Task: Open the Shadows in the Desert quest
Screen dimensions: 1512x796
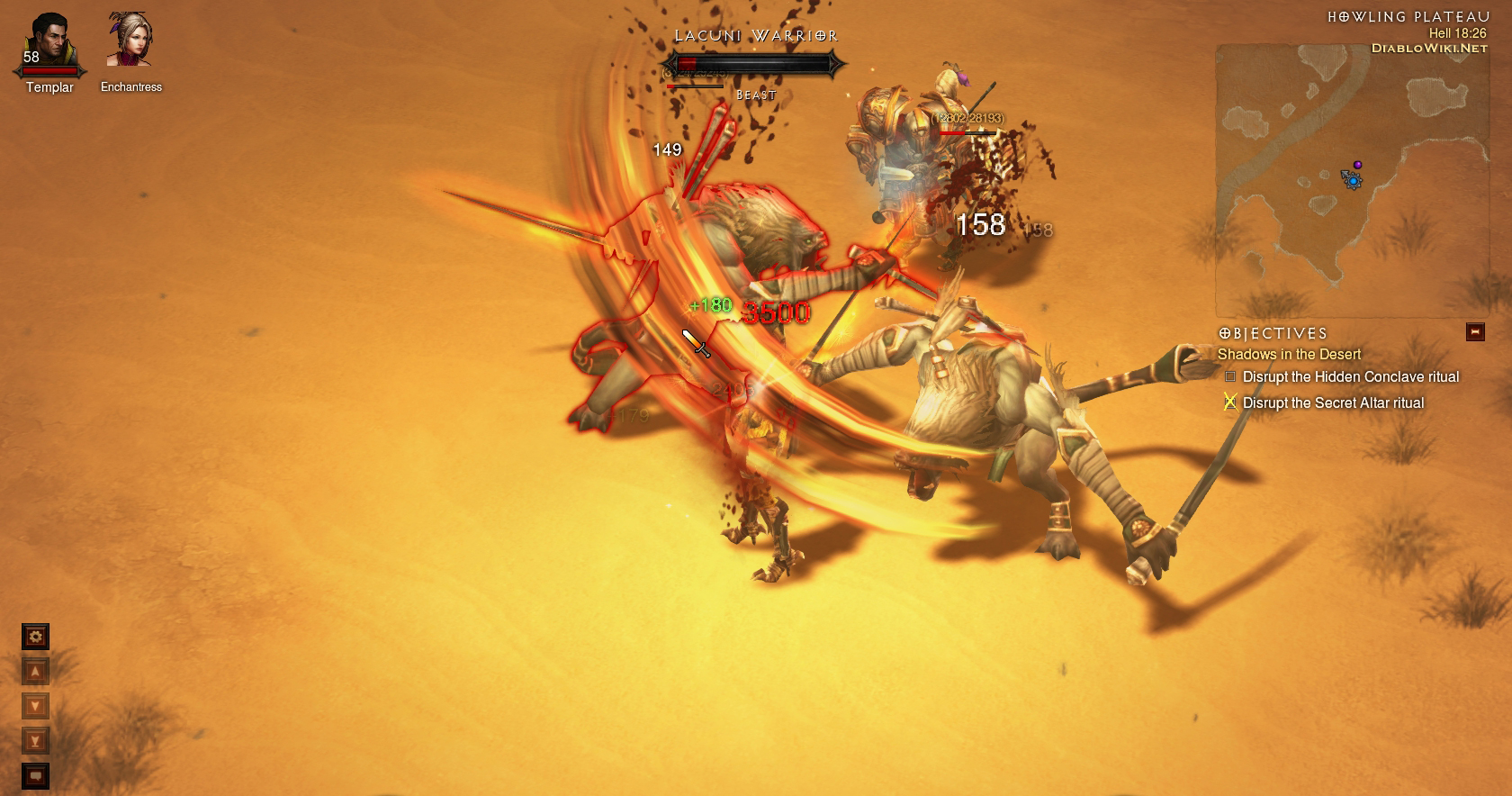Action: tap(1289, 355)
